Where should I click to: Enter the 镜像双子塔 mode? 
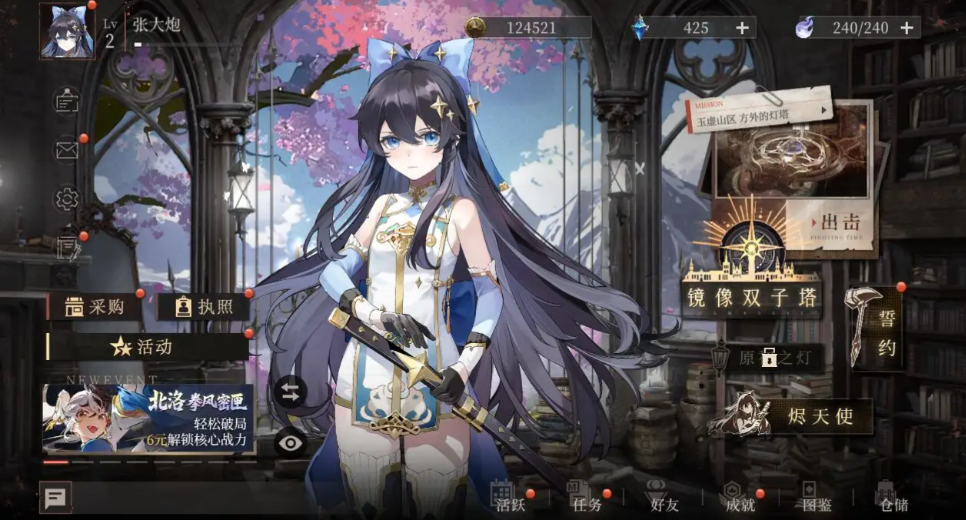pos(751,296)
